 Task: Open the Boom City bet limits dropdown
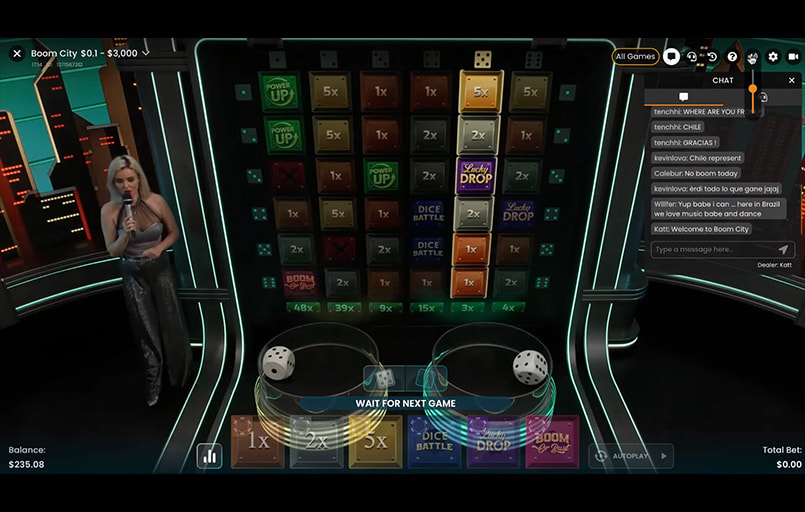pos(146,54)
